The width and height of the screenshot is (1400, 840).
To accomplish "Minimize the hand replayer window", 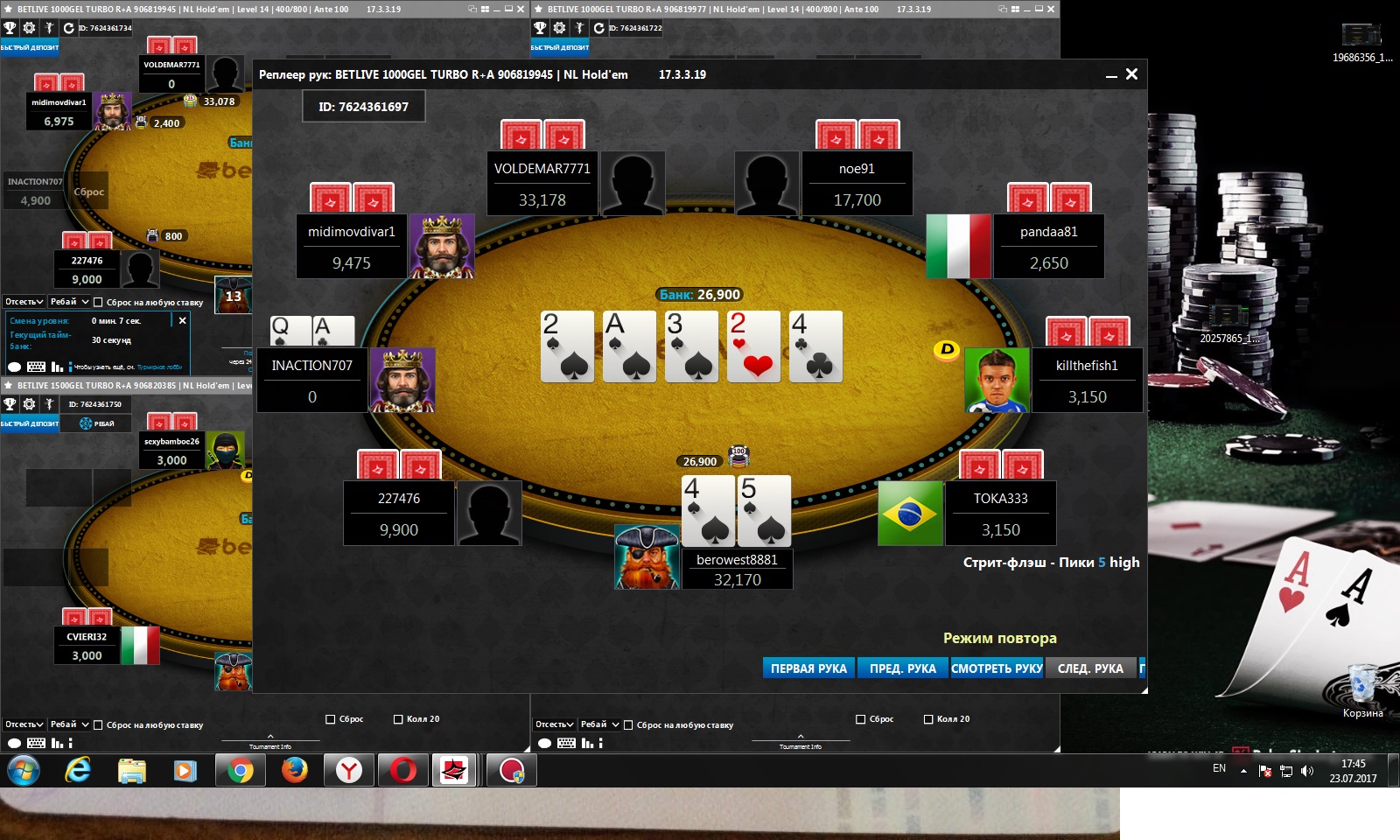I will (1111, 76).
